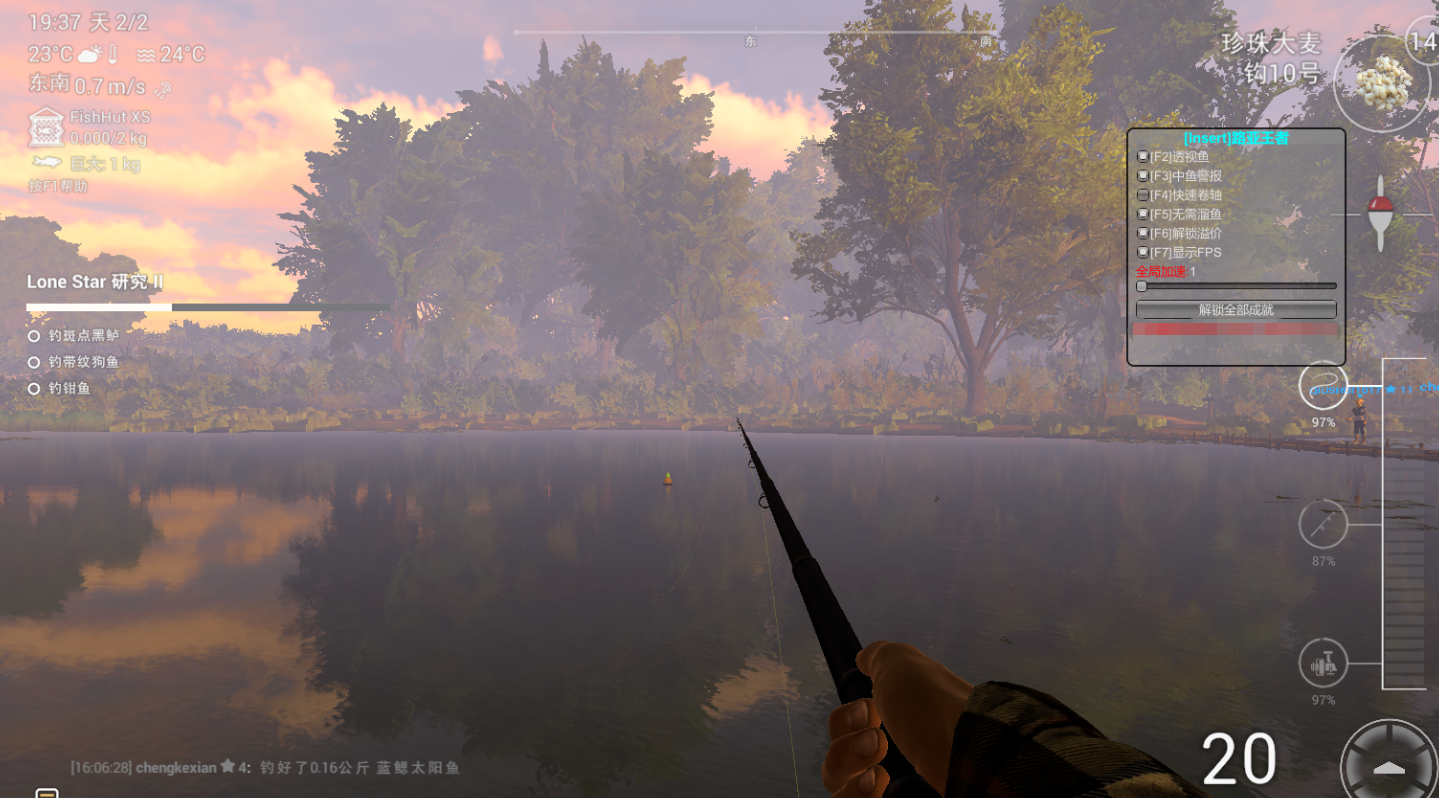The height and width of the screenshot is (798, 1439).
Task: Open the Lone Star 研究 II mission tracker
Action: (x=95, y=283)
